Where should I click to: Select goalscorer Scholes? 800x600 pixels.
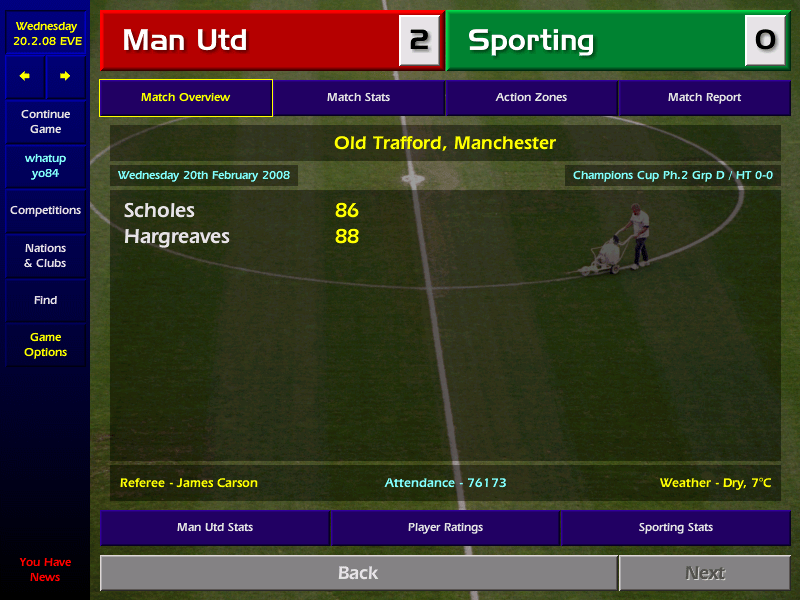[x=159, y=211]
